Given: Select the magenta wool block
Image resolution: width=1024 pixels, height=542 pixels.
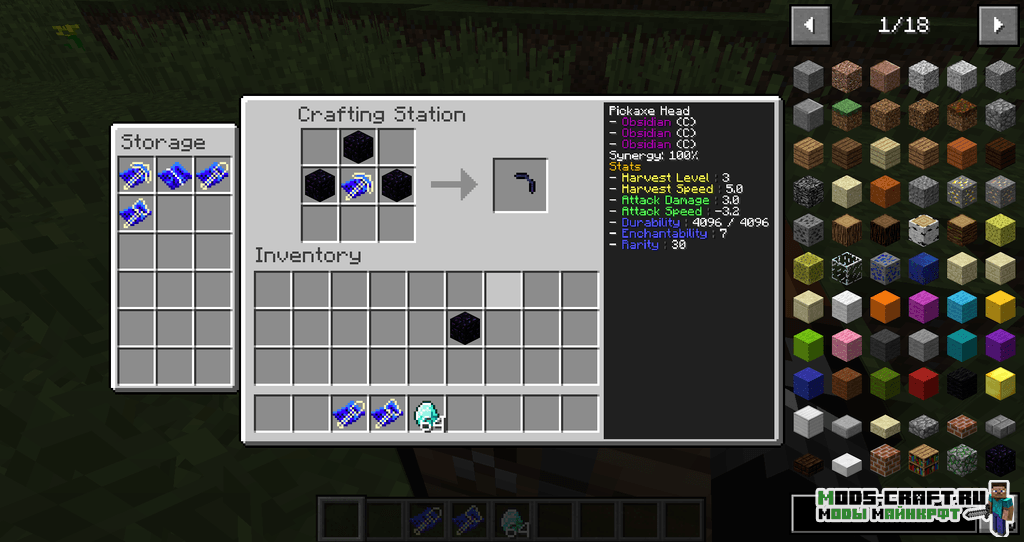Looking at the screenshot, I should point(923,306).
